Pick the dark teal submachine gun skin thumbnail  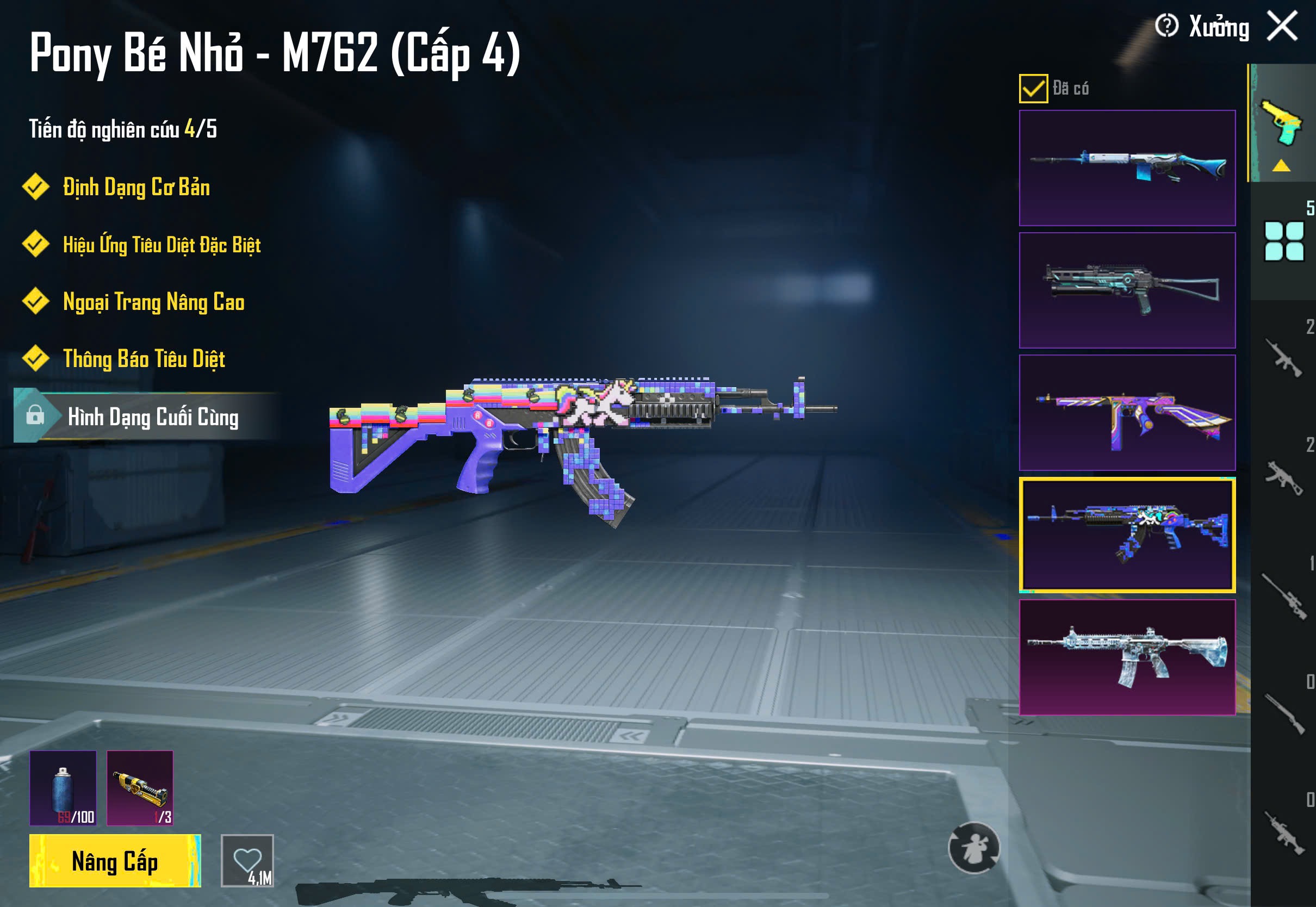(x=1127, y=290)
